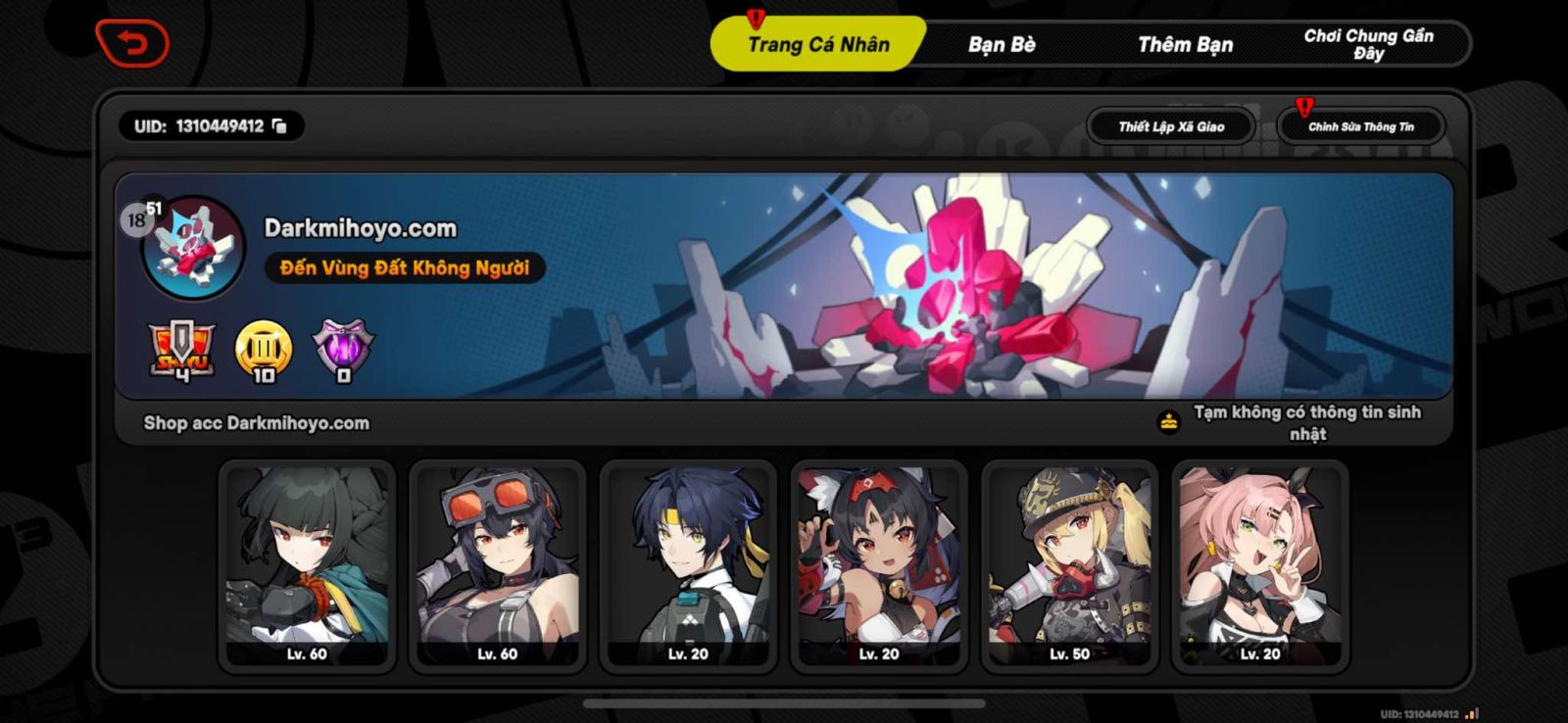Click the title Đến Vùng Đất Không Người

404,266
